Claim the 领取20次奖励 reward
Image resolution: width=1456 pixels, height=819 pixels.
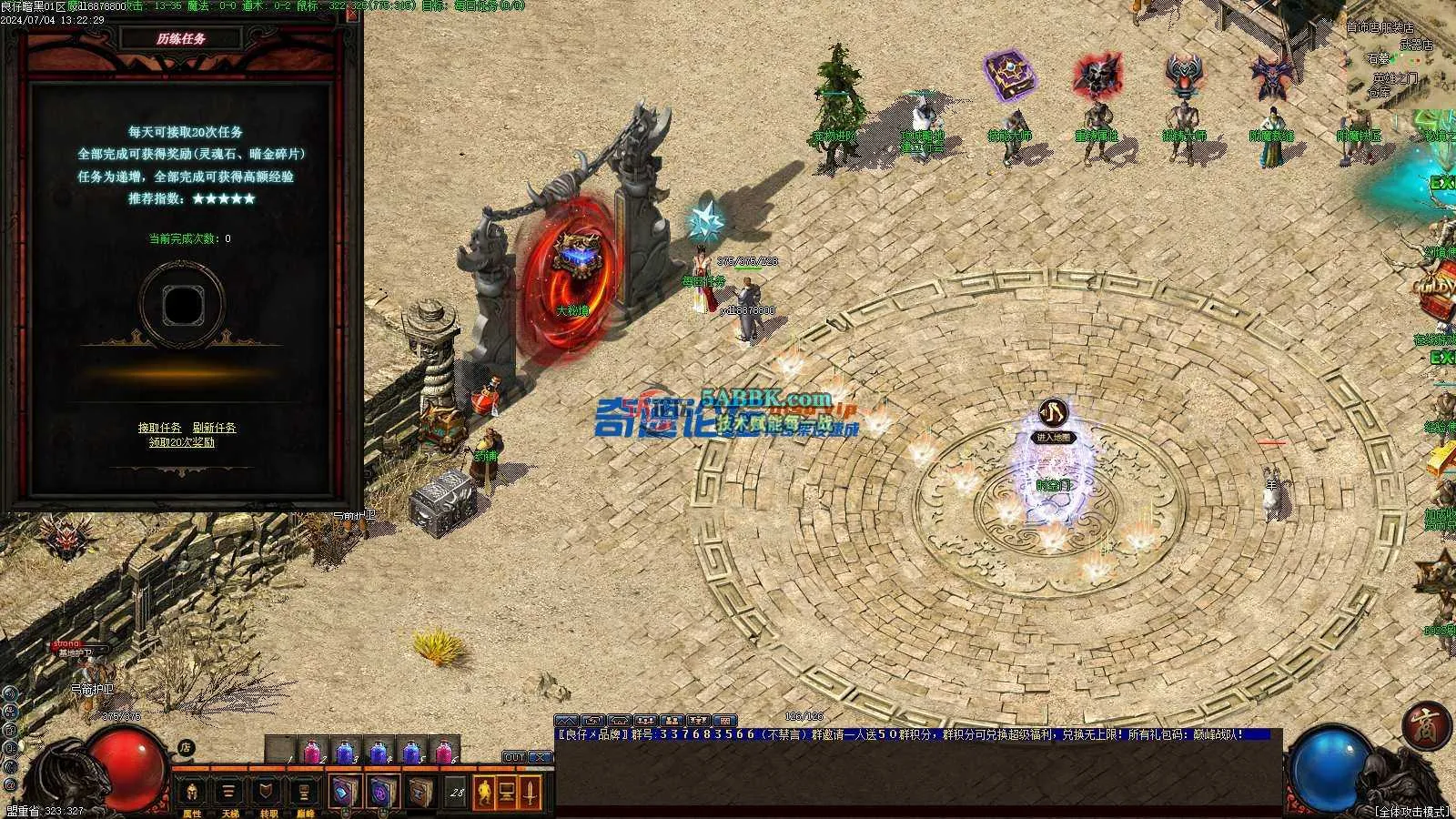(182, 443)
